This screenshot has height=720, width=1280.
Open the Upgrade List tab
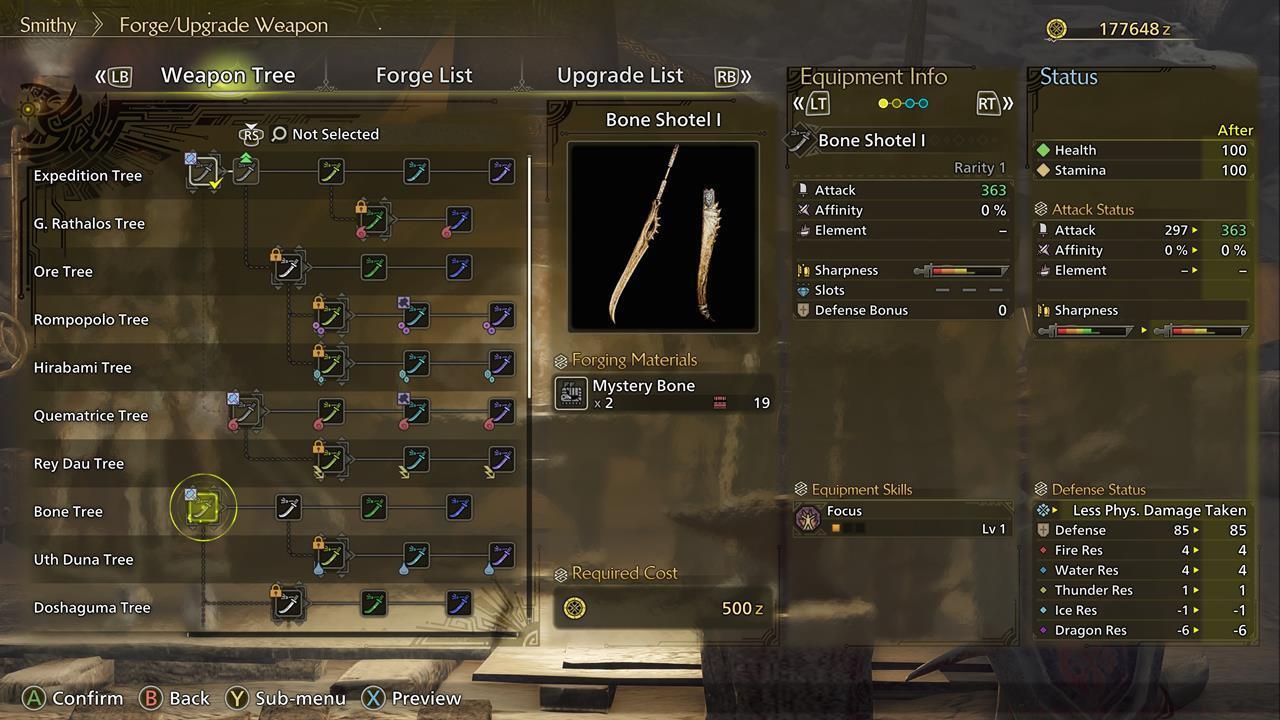tap(620, 75)
